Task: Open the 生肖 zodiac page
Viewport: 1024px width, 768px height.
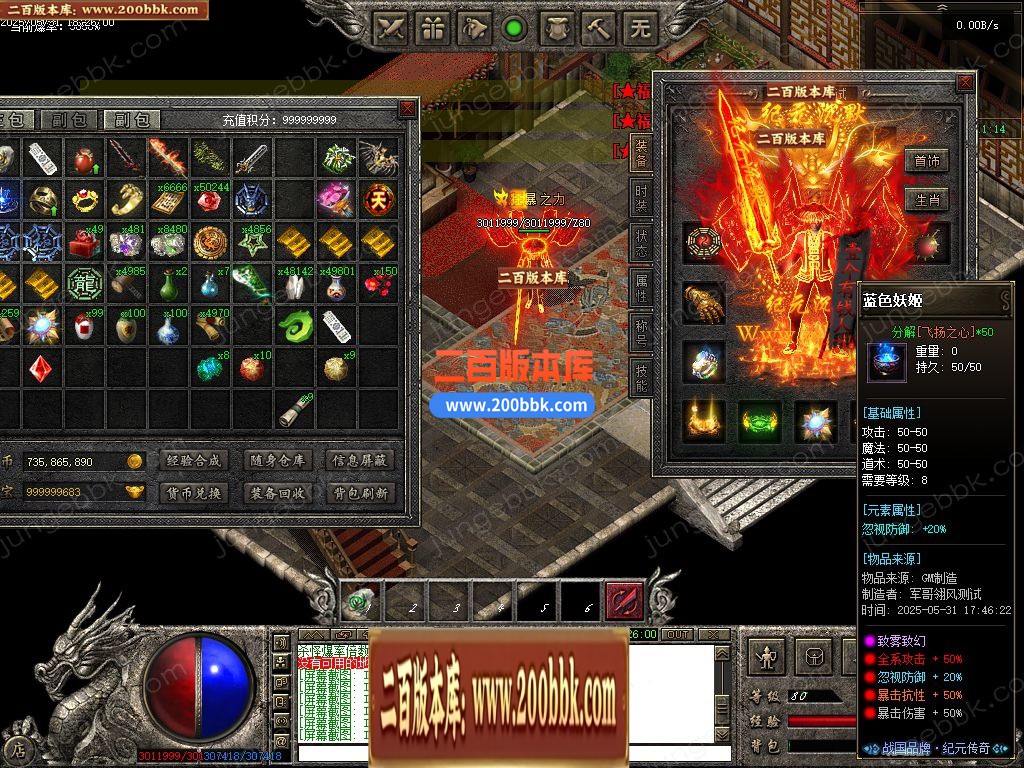Action: click(x=926, y=199)
